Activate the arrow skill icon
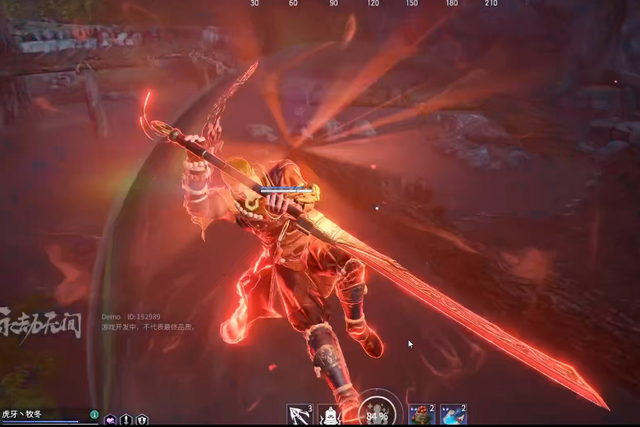Image resolution: width=640 pixels, height=427 pixels. click(x=299, y=414)
